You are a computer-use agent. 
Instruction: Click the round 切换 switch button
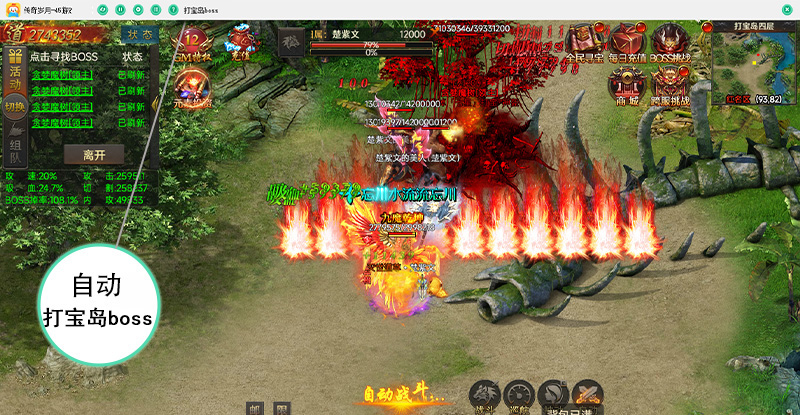pos(15,107)
